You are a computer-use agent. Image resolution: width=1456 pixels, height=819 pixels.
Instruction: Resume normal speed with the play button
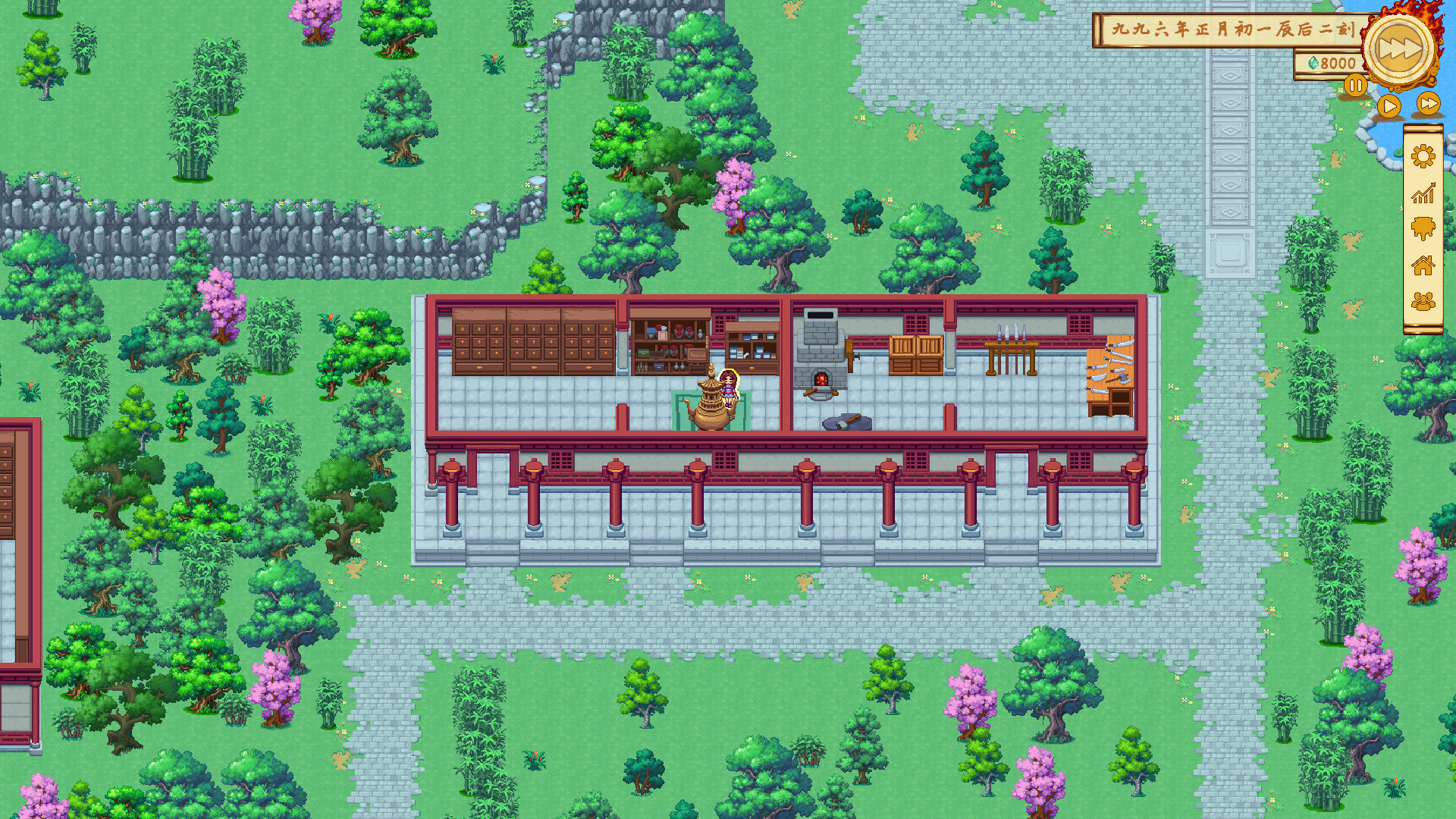tap(1389, 105)
